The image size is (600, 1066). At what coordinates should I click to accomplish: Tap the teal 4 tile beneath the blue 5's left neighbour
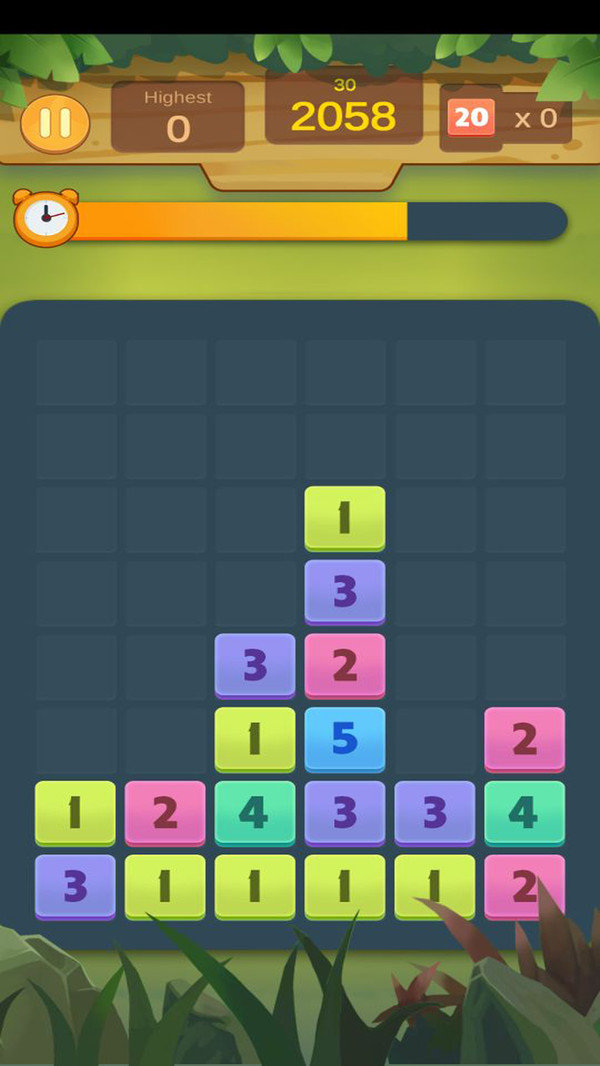[x=255, y=812]
